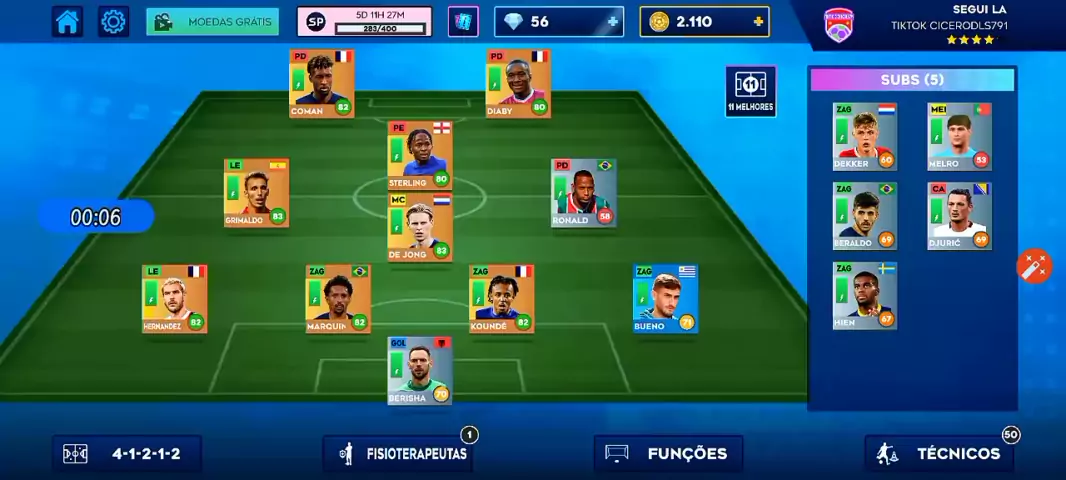Screen dimensions: 1066x480
Task: Open the Técnicos coaches menu
Action: [x=940, y=454]
